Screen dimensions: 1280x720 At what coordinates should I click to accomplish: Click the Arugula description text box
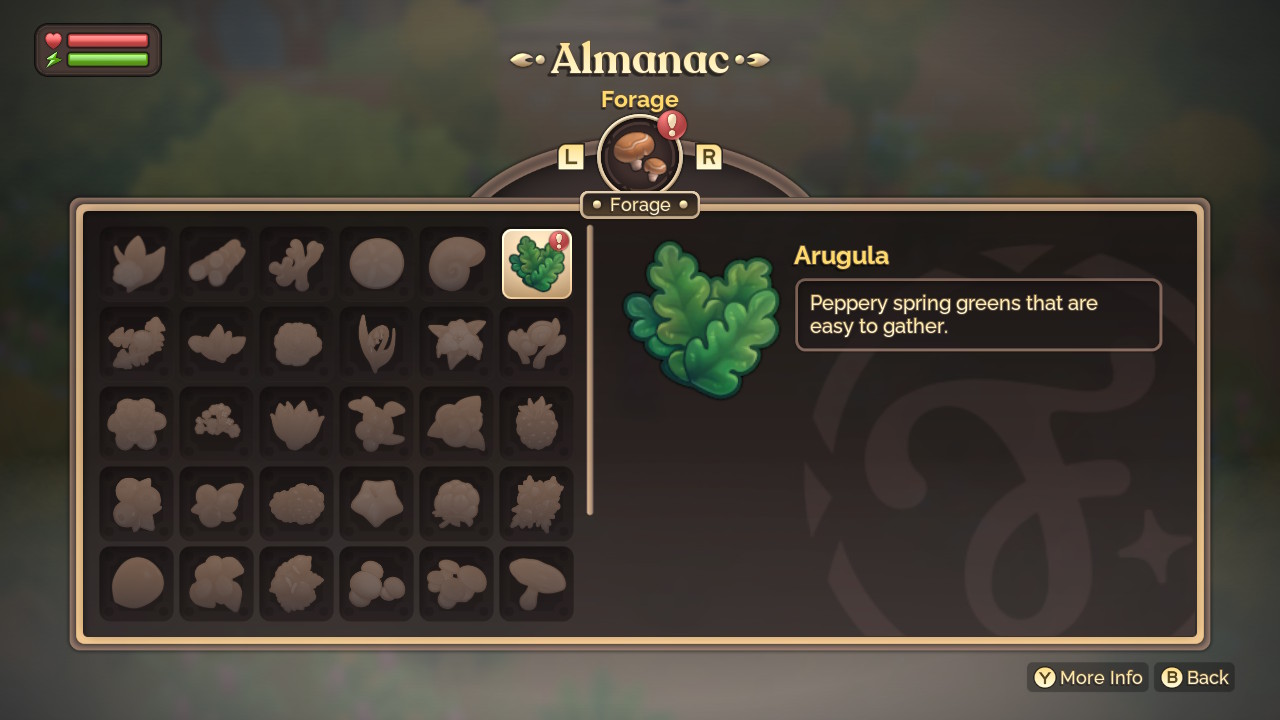978,315
